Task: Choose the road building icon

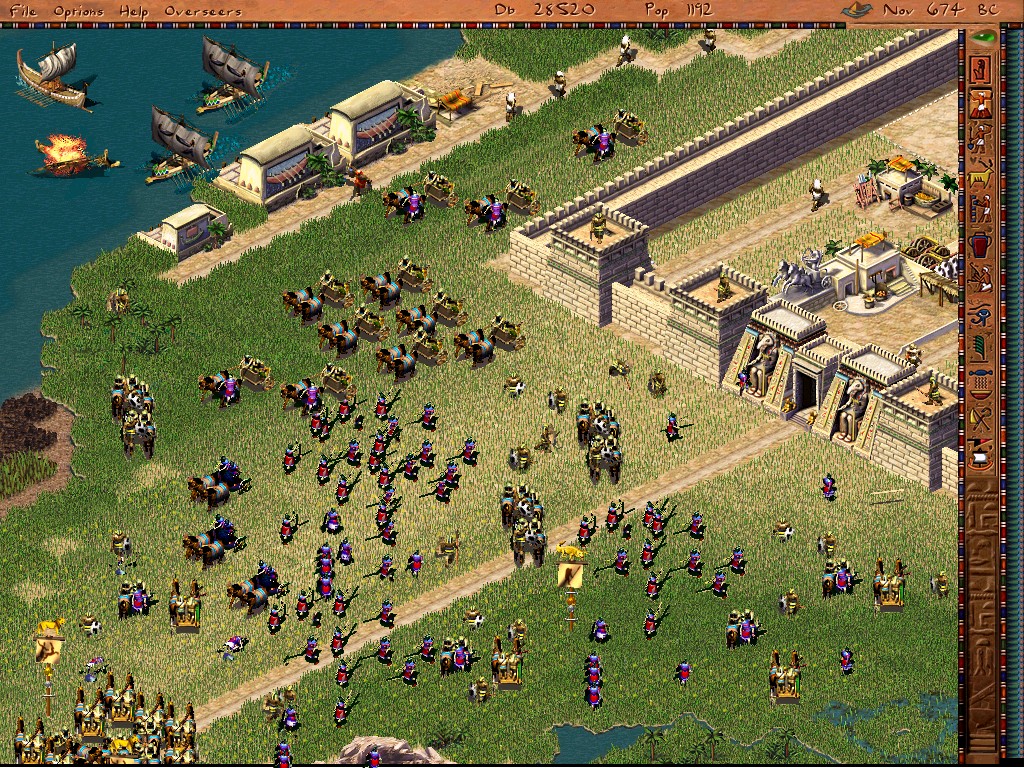Action: tap(982, 104)
